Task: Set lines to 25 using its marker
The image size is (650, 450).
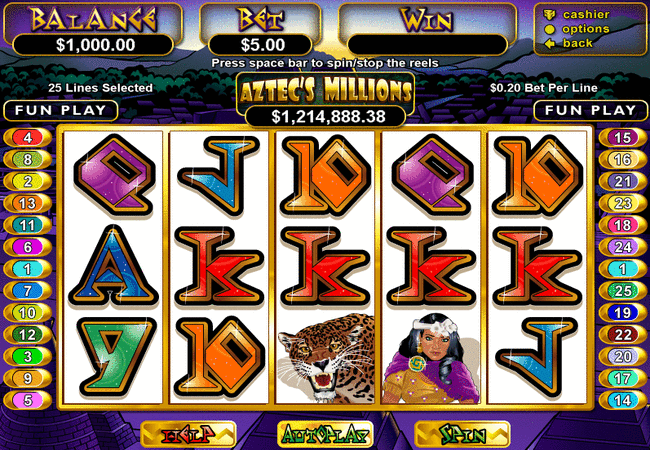Action: (x=622, y=291)
